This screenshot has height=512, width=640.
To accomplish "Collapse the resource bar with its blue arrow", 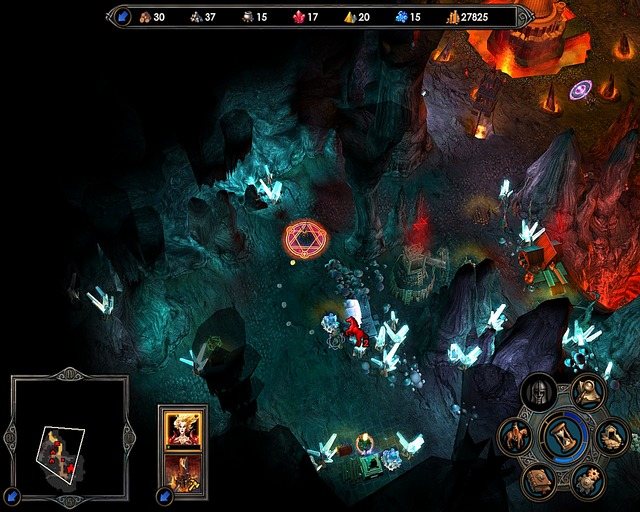I will coord(124,16).
